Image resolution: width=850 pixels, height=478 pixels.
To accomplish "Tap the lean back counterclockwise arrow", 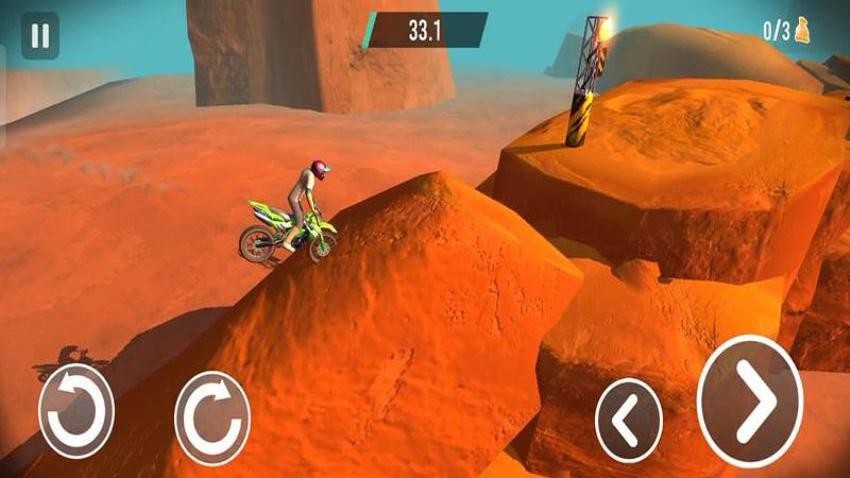I will [x=76, y=410].
